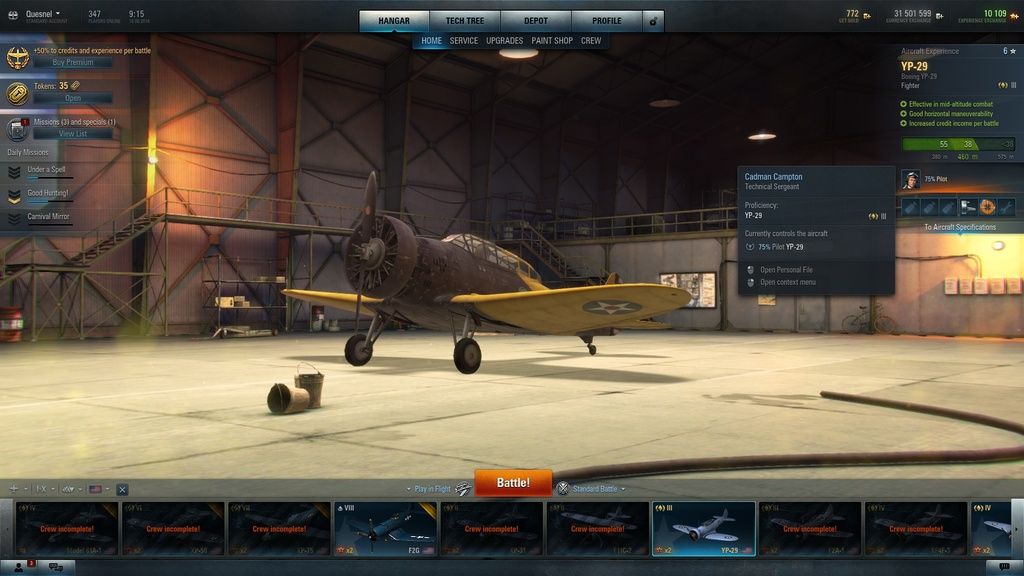
Task: Show the Crew submenu
Action: [591, 41]
